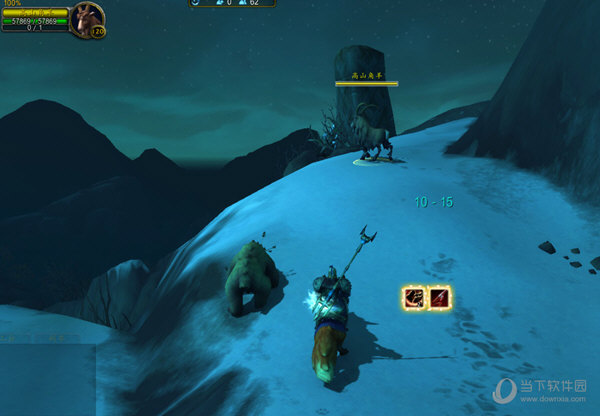Activate the glowing red claw swipe ability
The image size is (600, 416).
pyautogui.click(x=413, y=297)
